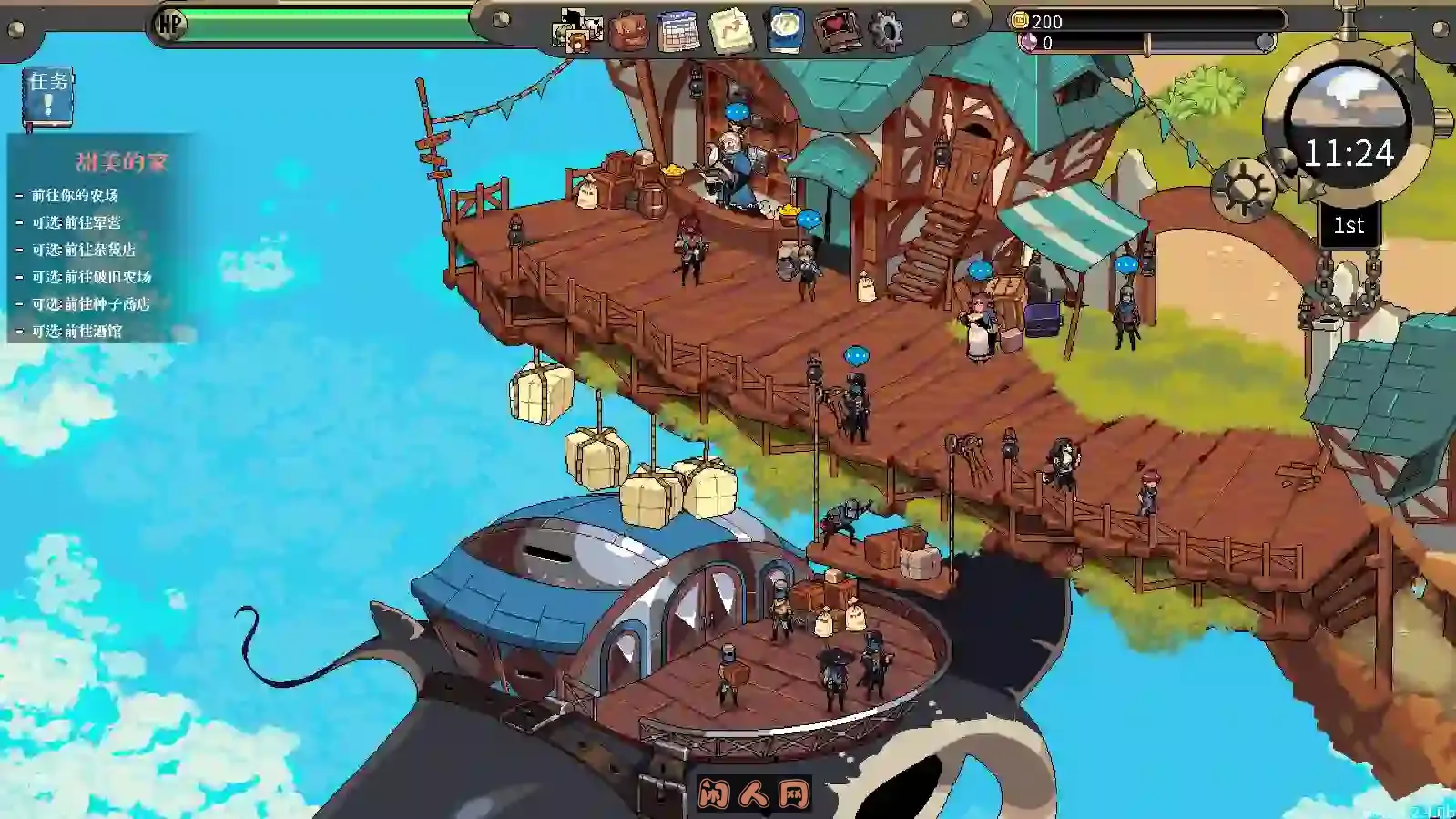Open the folded paper map
Viewport: 1456px width, 819px height.
[731, 31]
